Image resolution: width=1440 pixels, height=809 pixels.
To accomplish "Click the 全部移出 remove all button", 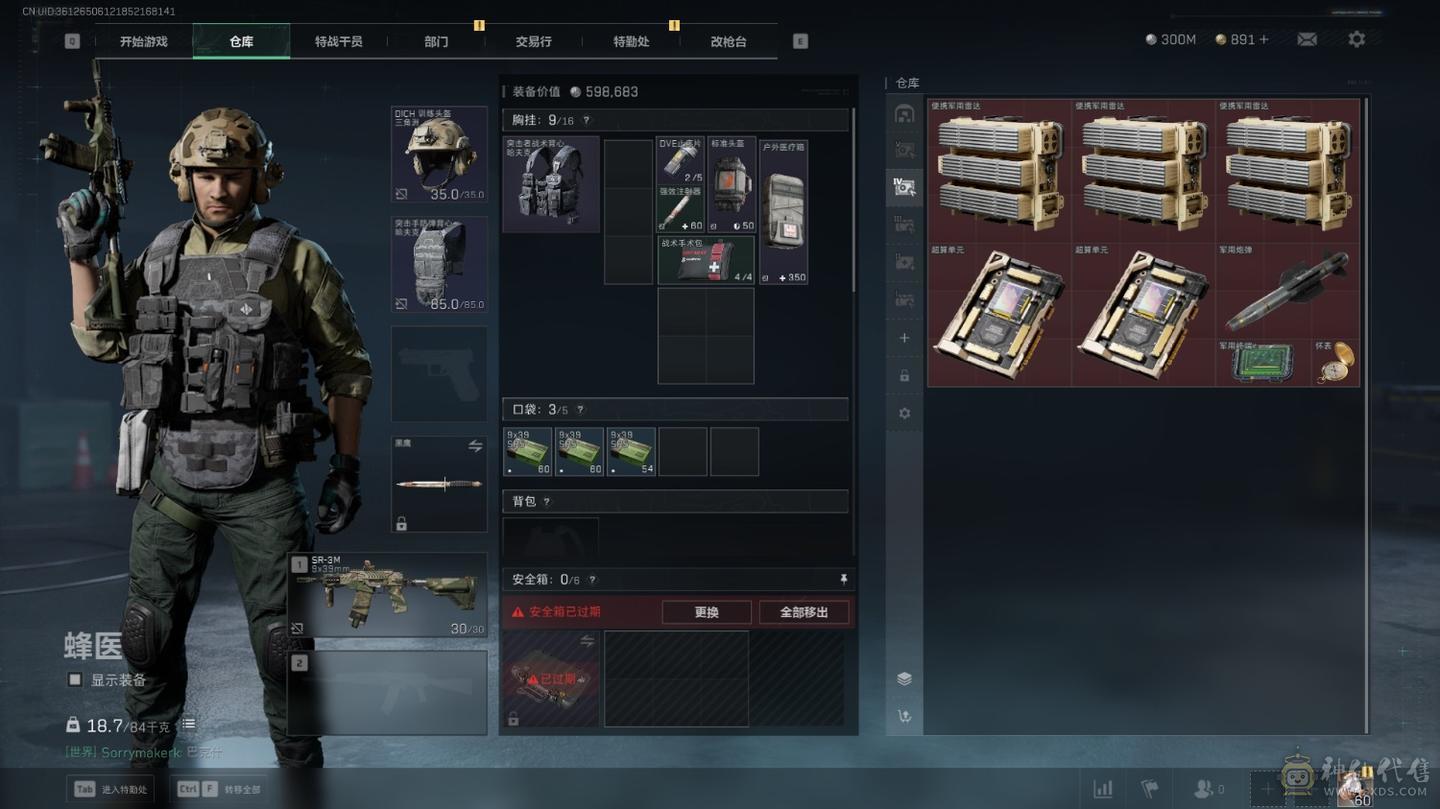I will pyautogui.click(x=804, y=612).
